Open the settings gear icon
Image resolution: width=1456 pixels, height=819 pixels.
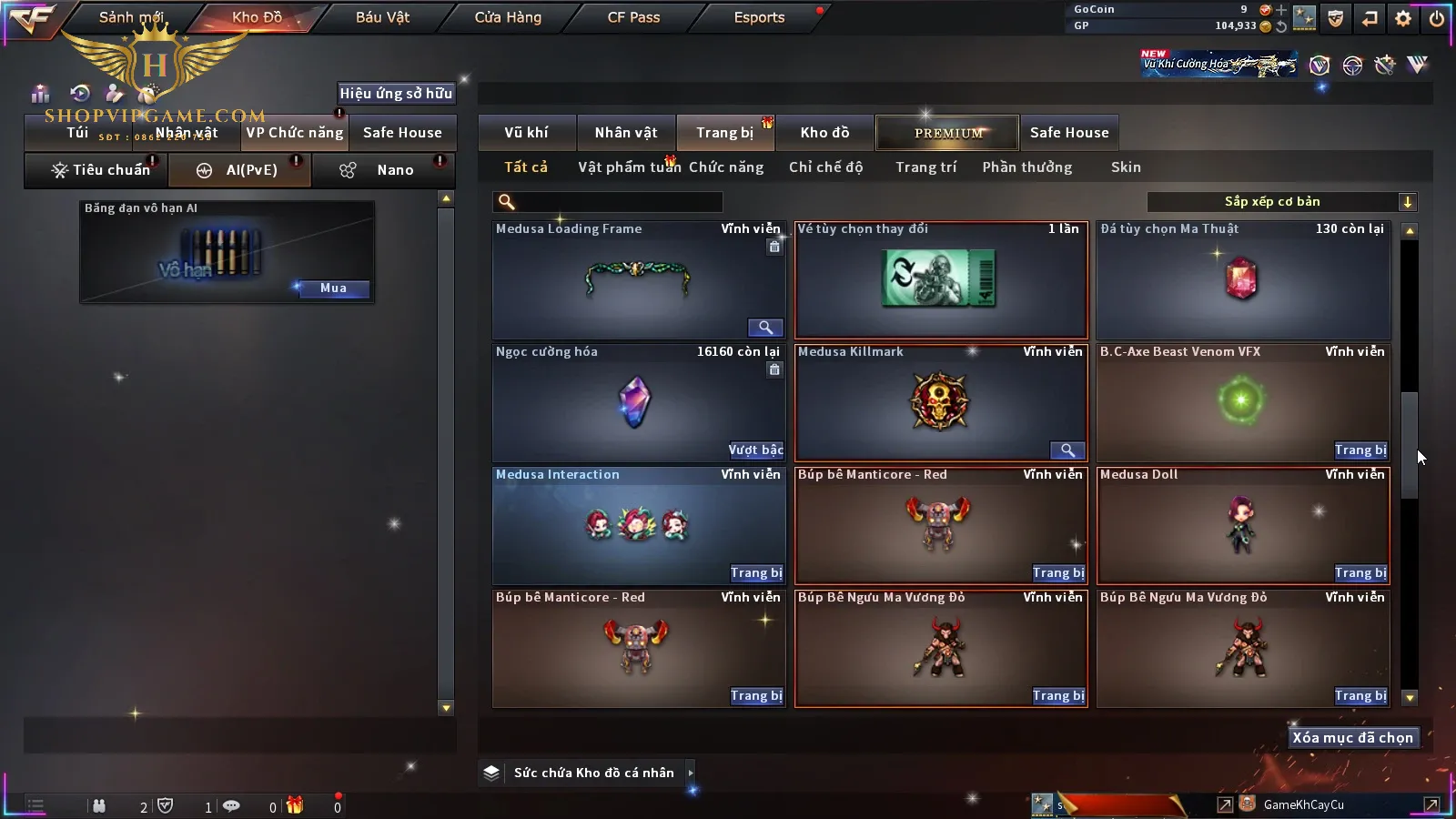[x=1403, y=18]
